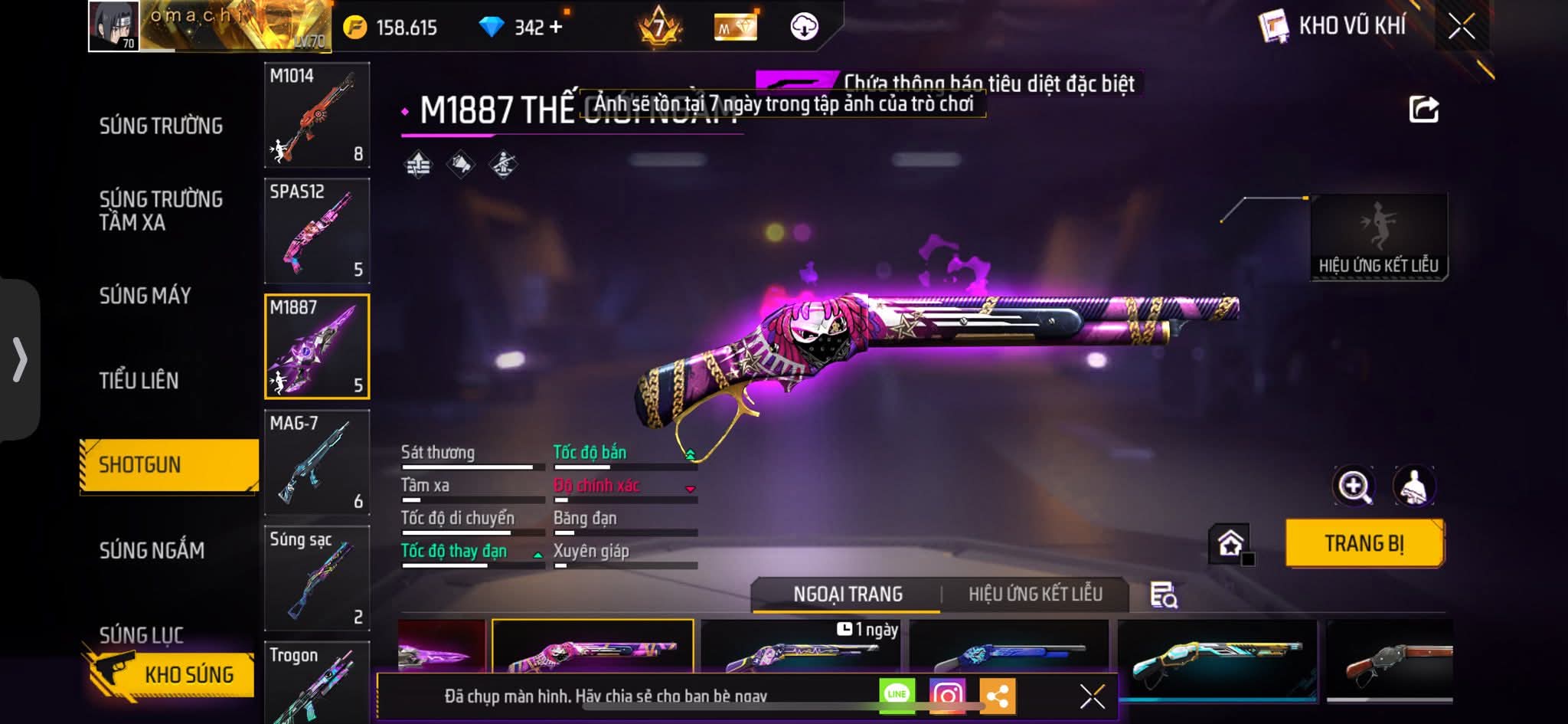Switch to the HIỆU ỨNG KẾT LIỄU tab
This screenshot has width=1568, height=724.
click(x=1035, y=594)
